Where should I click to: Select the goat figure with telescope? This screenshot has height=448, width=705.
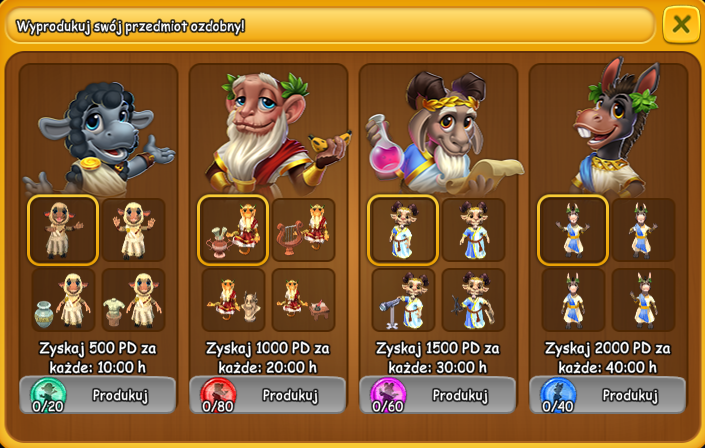403,300
